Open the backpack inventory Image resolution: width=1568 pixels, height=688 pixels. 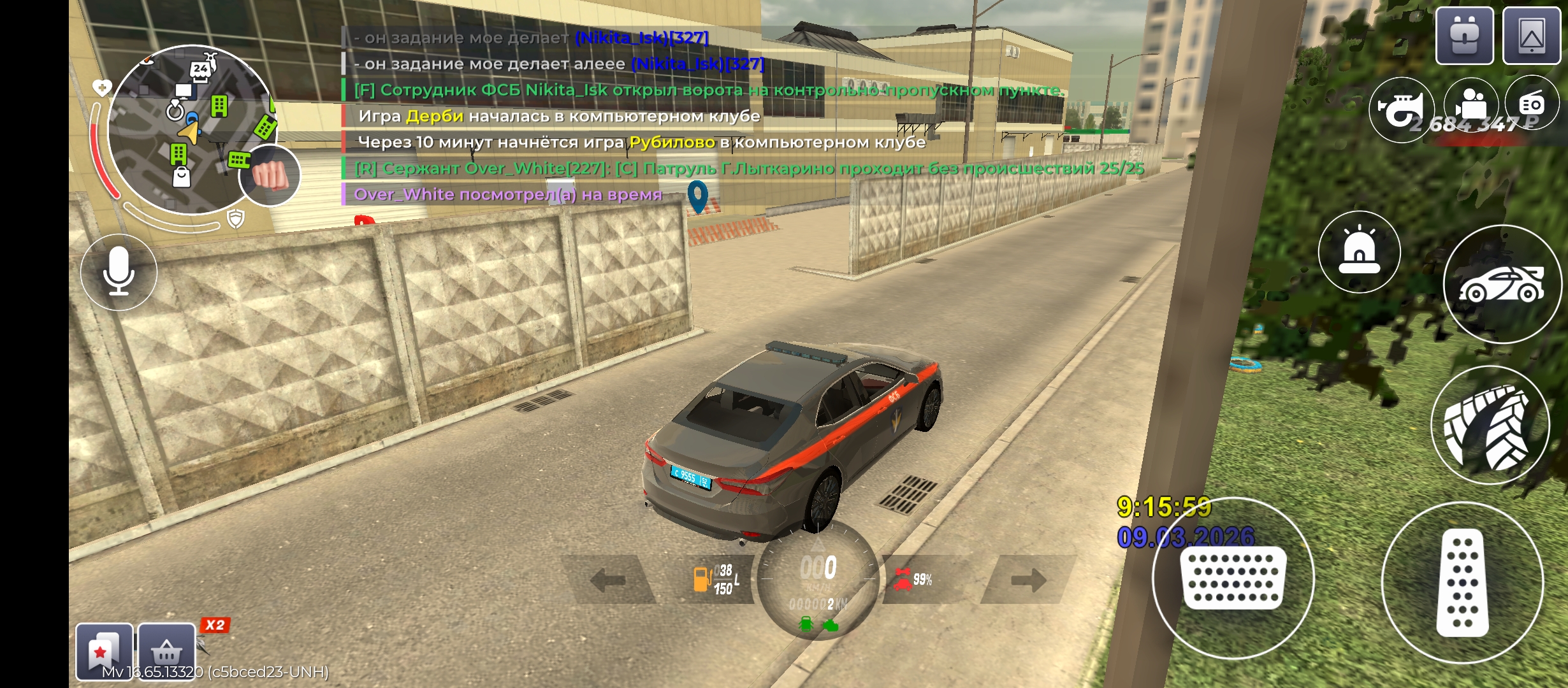pos(1464,36)
